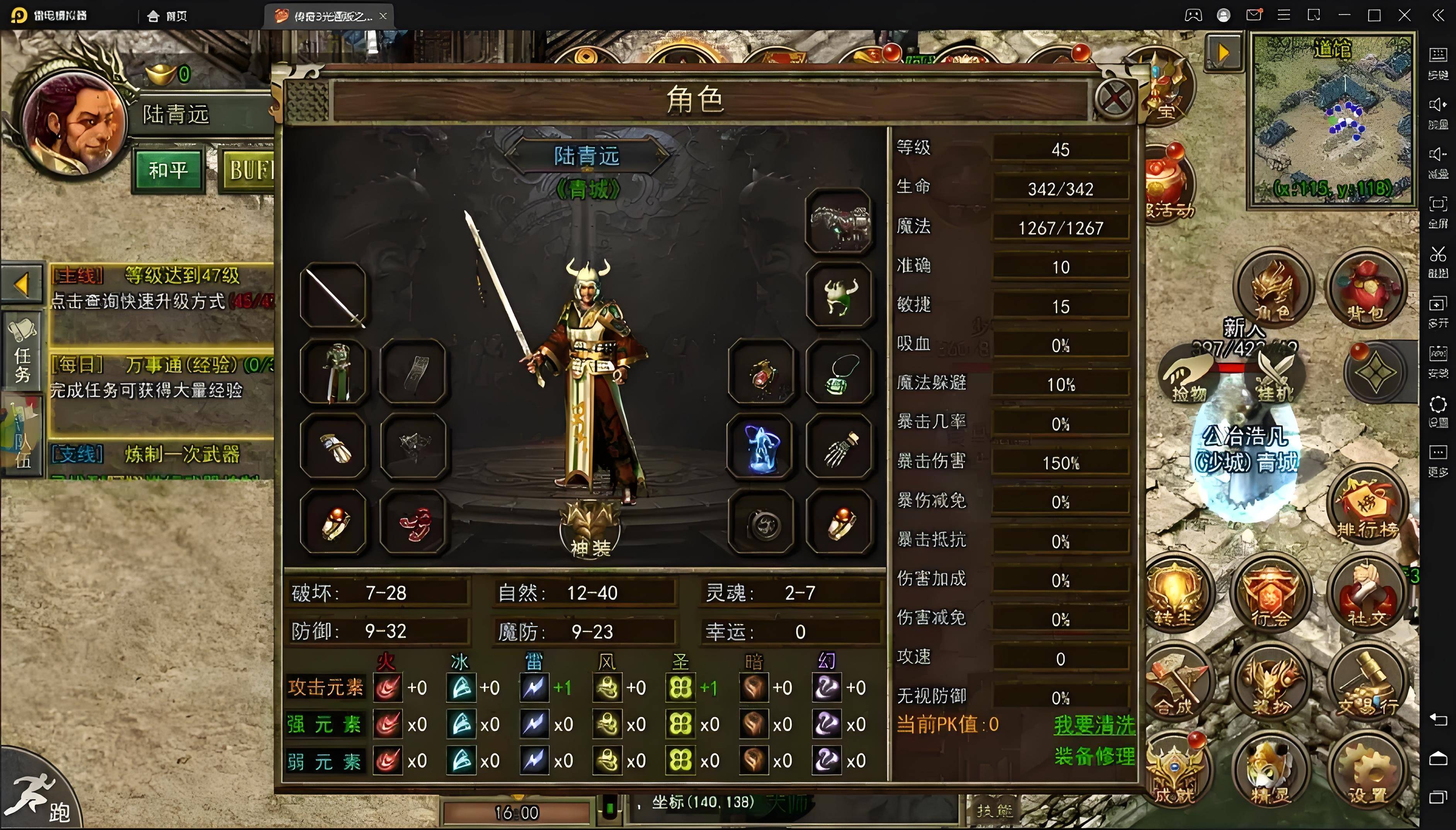Click the 我要清洗 PK cleanse link
Viewport: 1456px width, 830px height.
pos(1094,725)
